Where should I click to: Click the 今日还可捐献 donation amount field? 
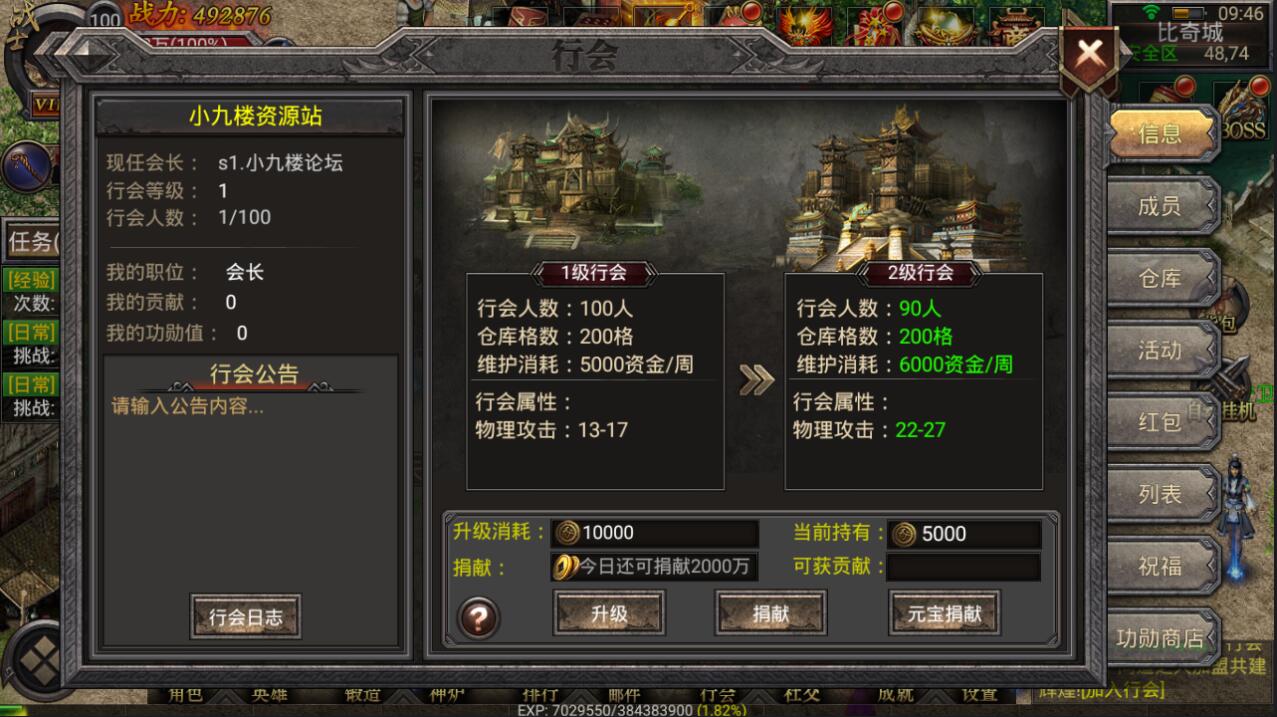655,567
